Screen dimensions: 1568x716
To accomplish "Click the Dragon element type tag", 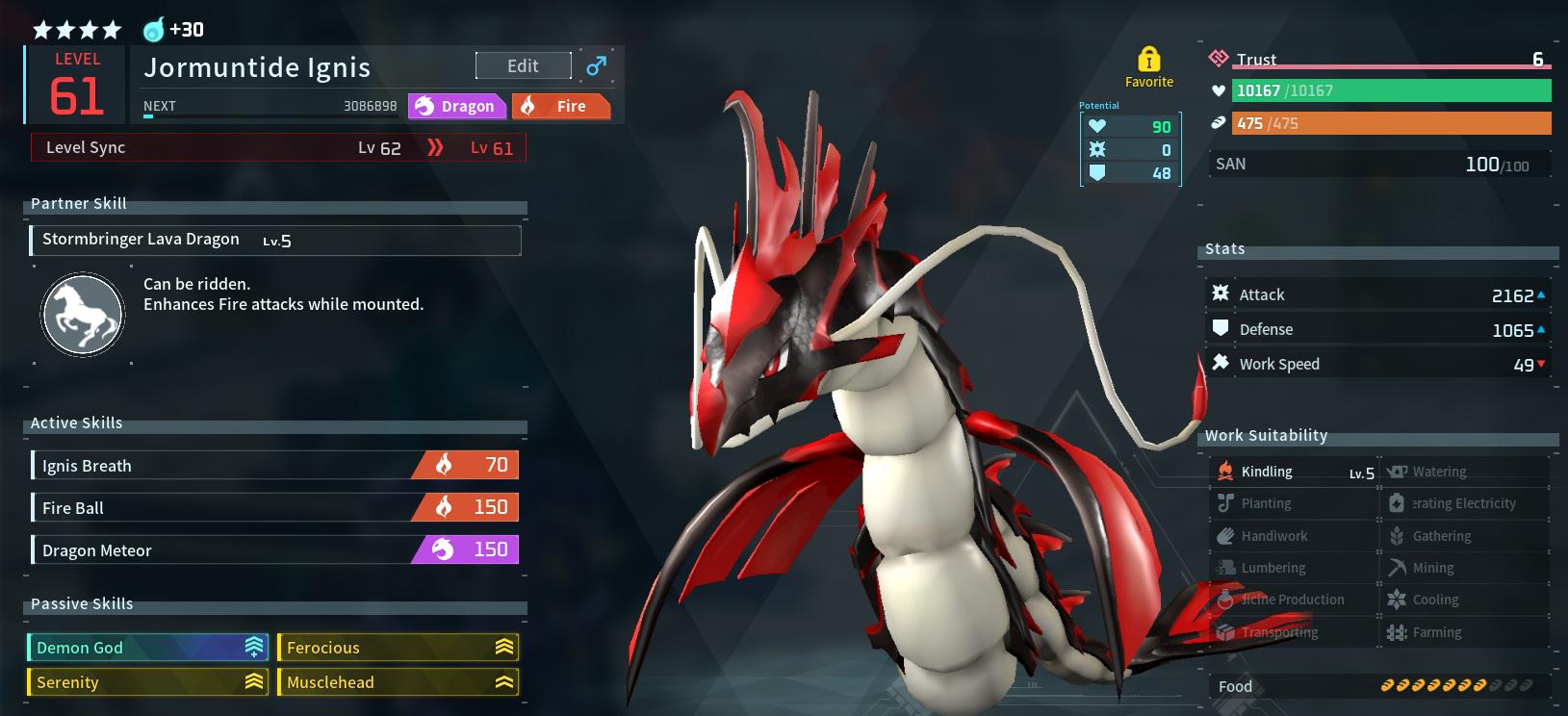I will coord(456,106).
